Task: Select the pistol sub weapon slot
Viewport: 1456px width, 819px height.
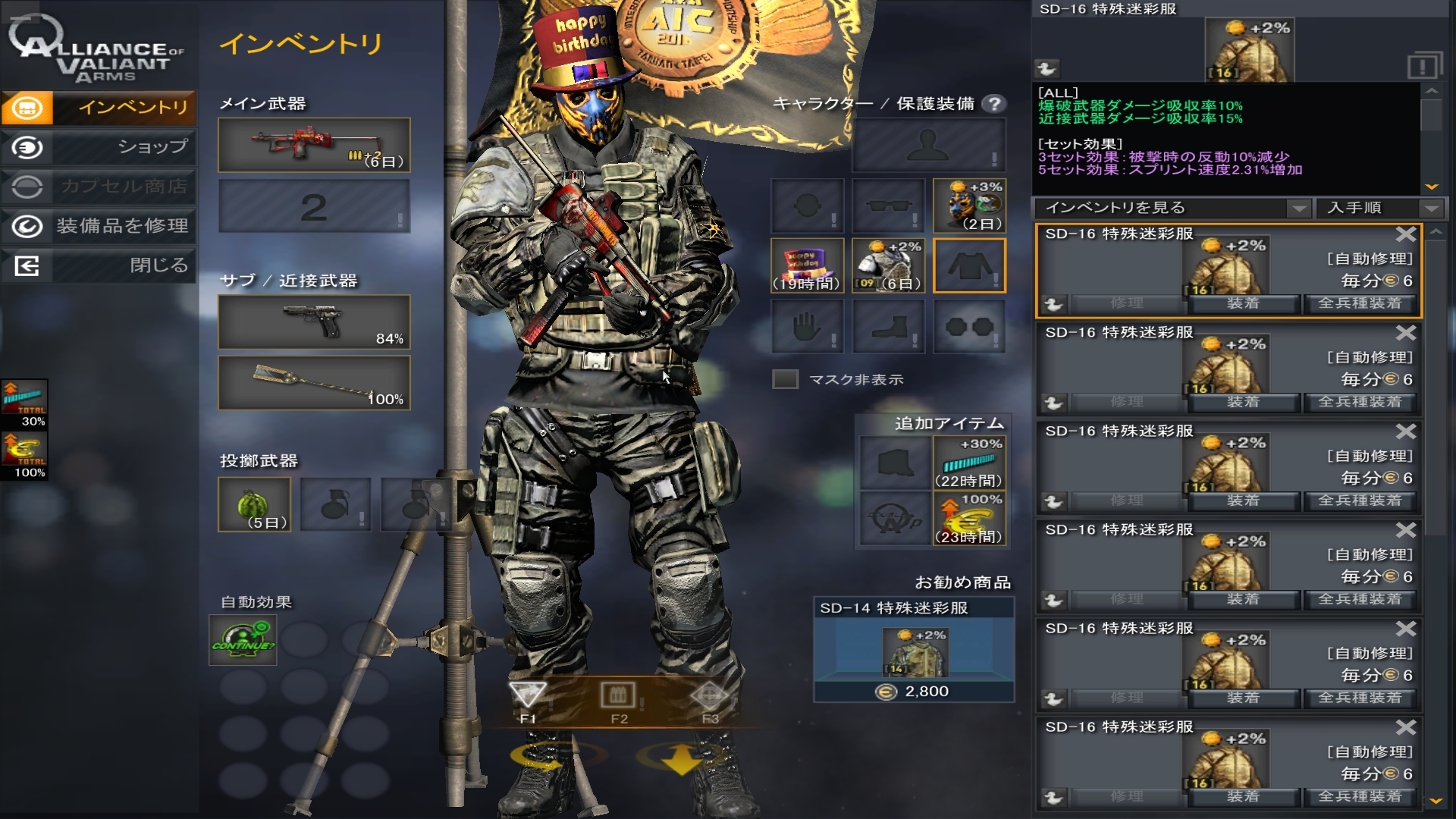Action: pos(314,322)
